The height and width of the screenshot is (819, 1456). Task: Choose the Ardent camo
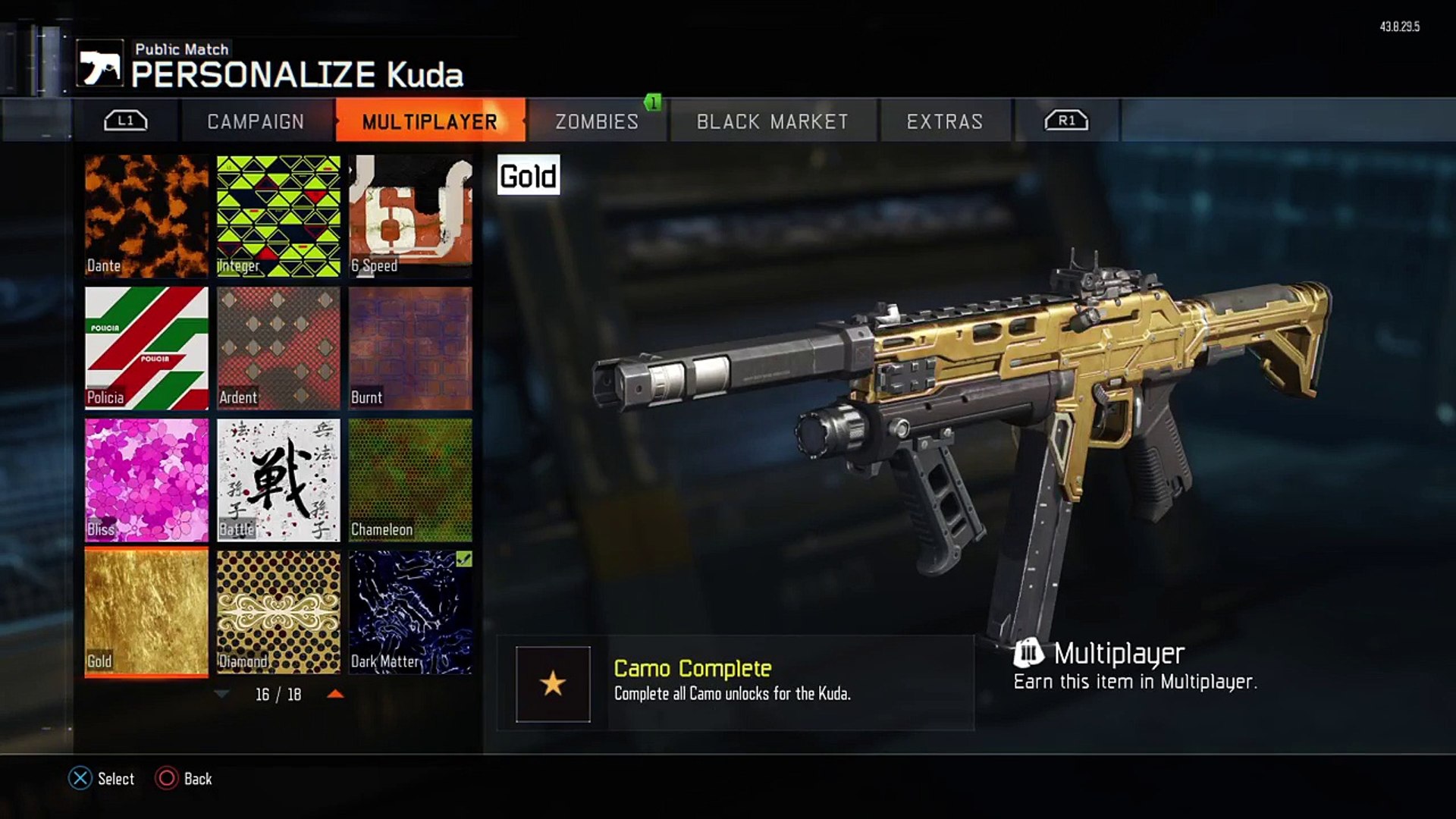coord(278,348)
